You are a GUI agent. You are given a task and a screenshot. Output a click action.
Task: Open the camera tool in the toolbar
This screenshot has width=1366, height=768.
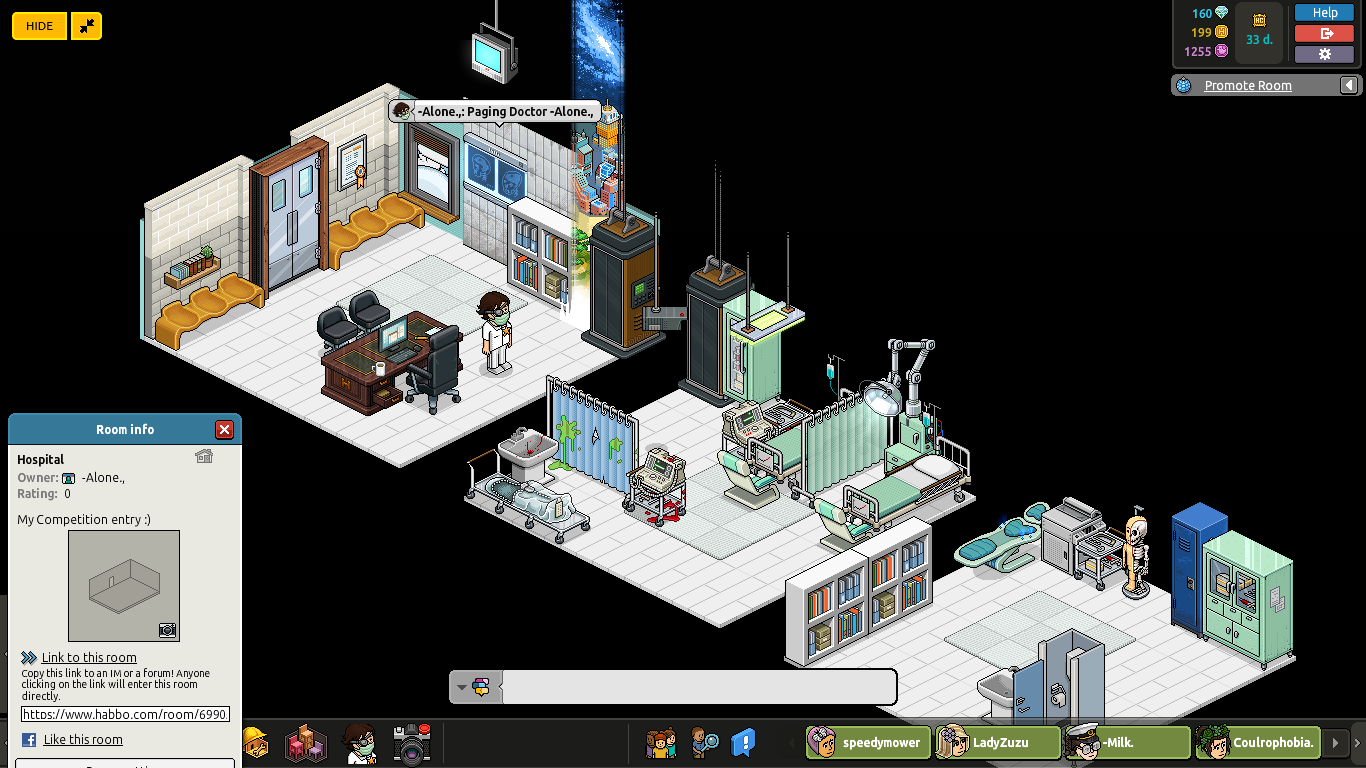click(411, 742)
